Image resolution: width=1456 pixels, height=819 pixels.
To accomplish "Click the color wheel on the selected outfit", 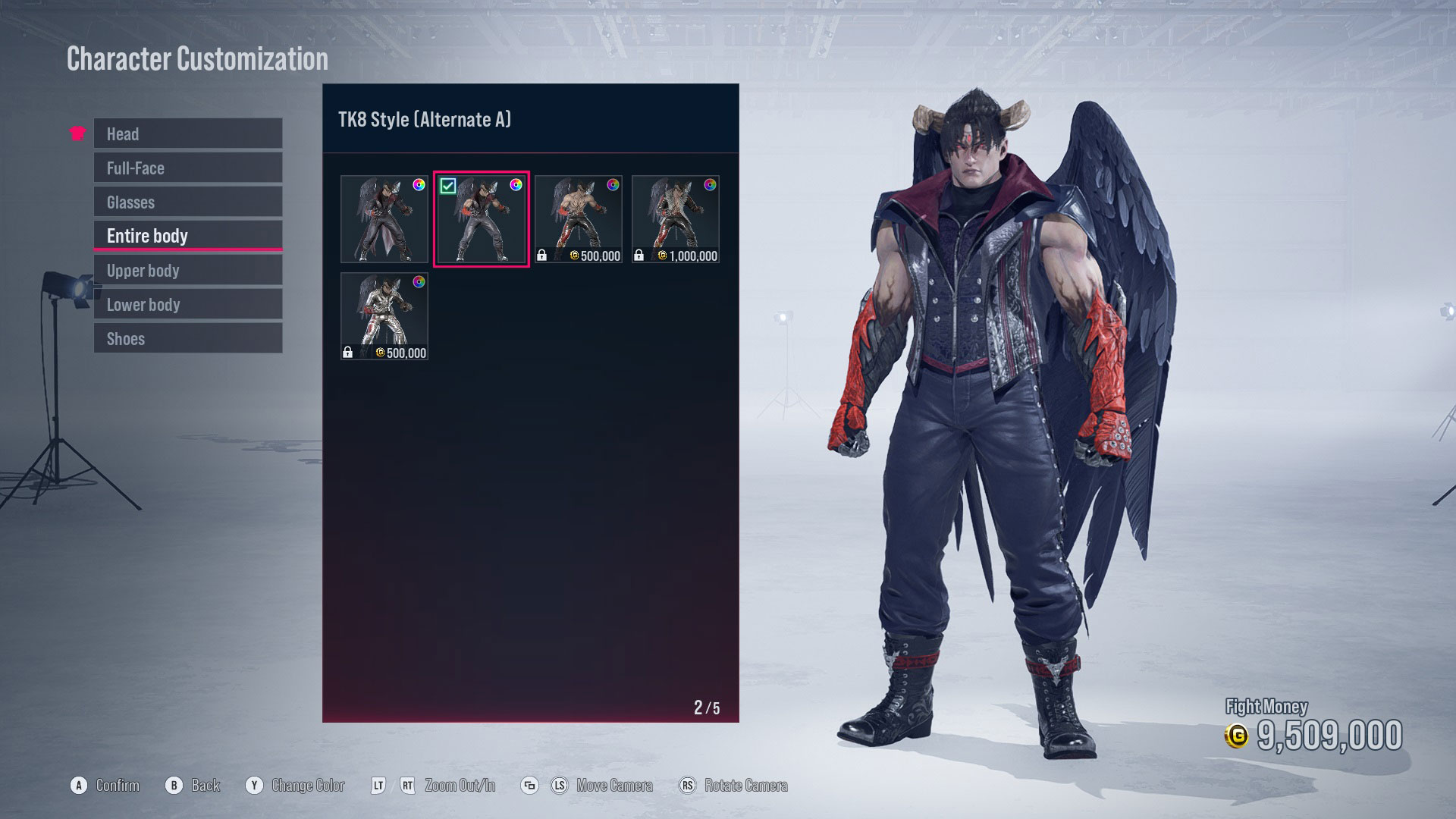I will (x=517, y=184).
